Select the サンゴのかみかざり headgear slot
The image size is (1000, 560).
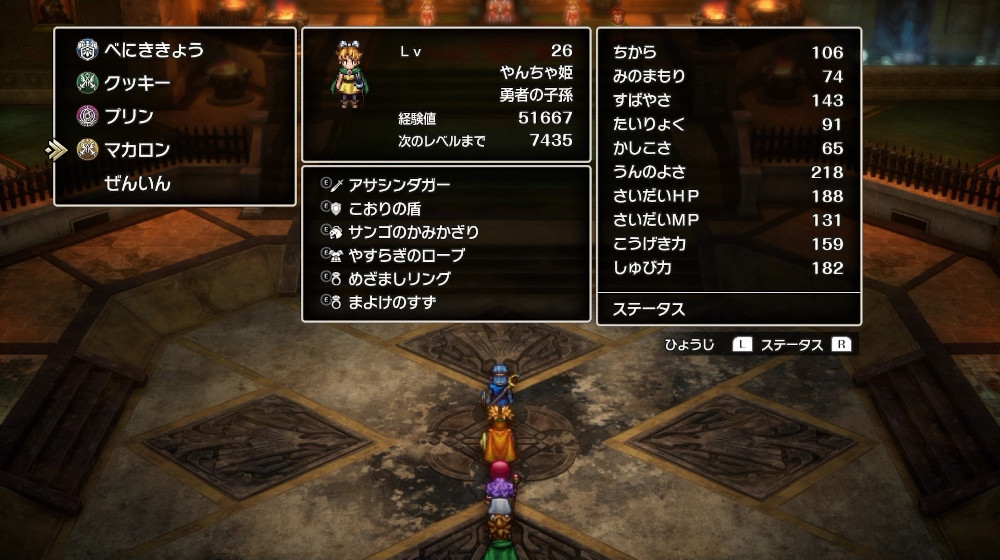(x=413, y=232)
